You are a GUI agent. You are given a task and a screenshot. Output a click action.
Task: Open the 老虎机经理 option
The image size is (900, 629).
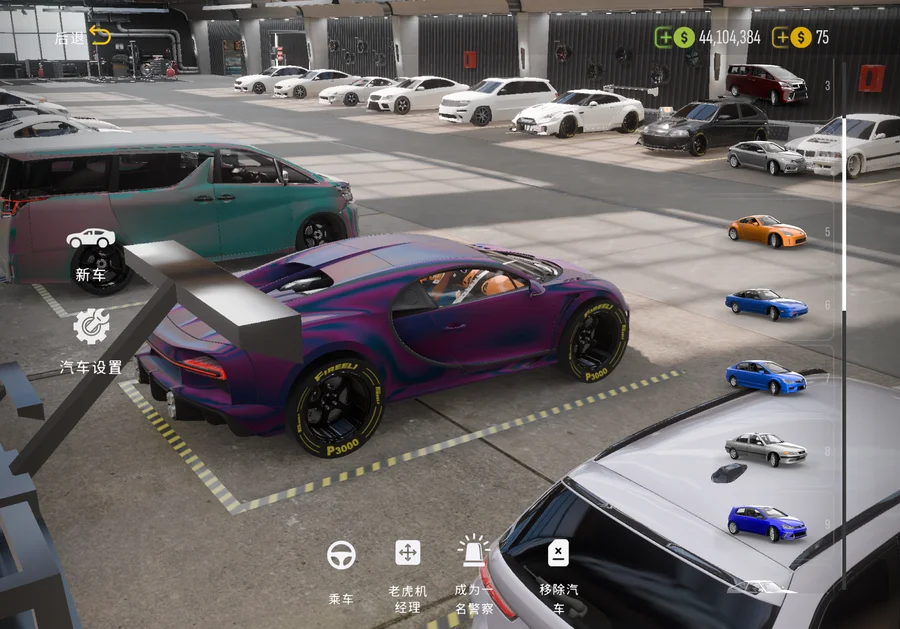(407, 570)
